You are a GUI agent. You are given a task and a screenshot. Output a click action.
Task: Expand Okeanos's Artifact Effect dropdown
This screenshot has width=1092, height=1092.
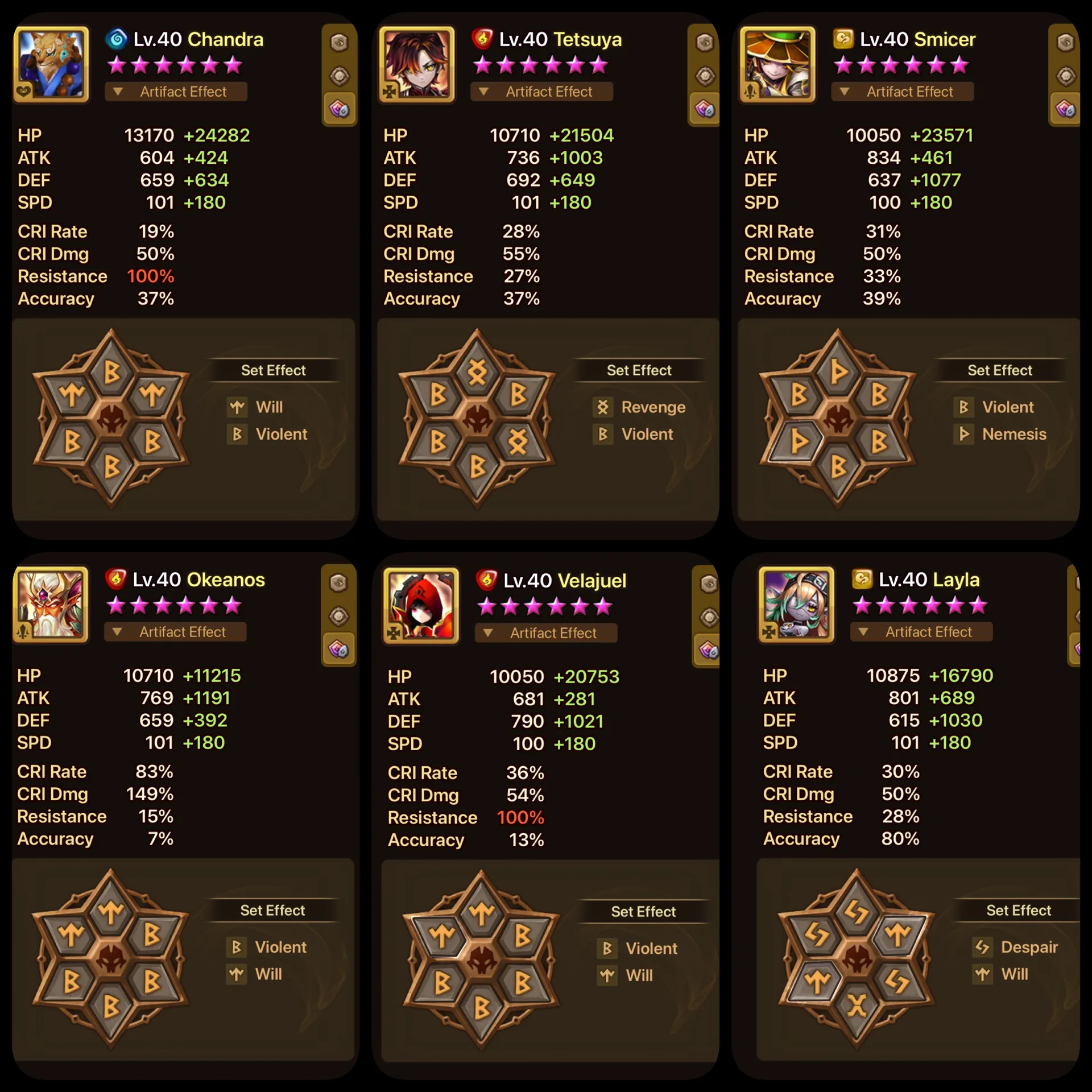(x=175, y=632)
